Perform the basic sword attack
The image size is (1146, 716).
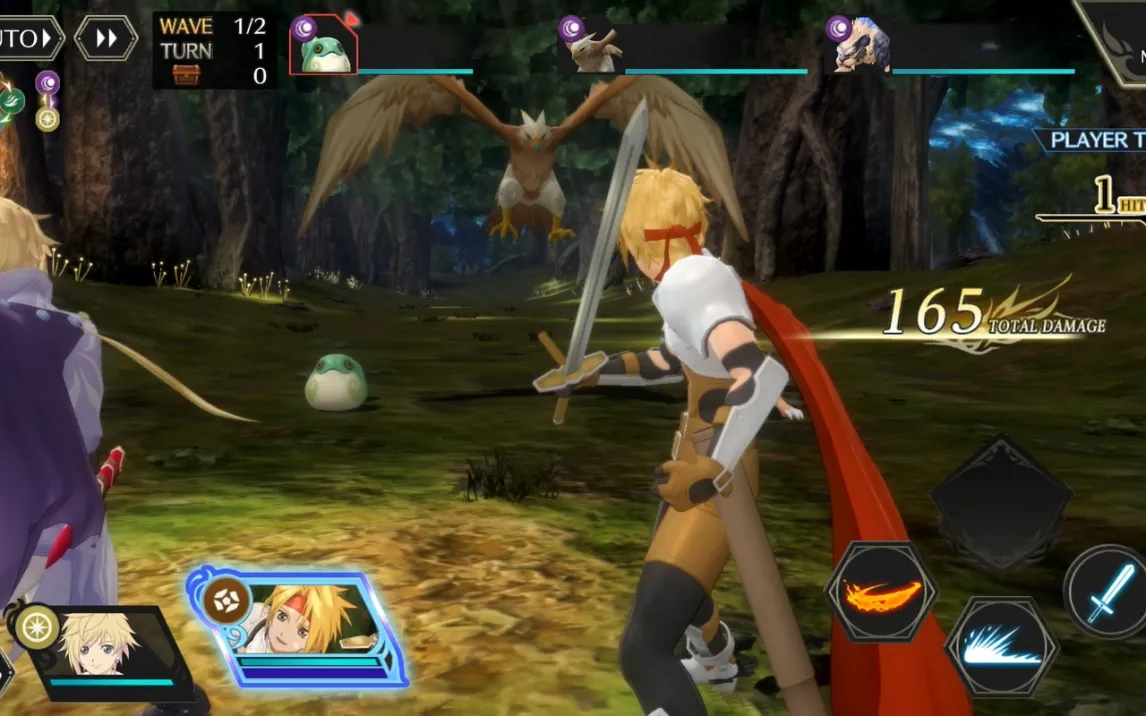pyautogui.click(x=1109, y=594)
